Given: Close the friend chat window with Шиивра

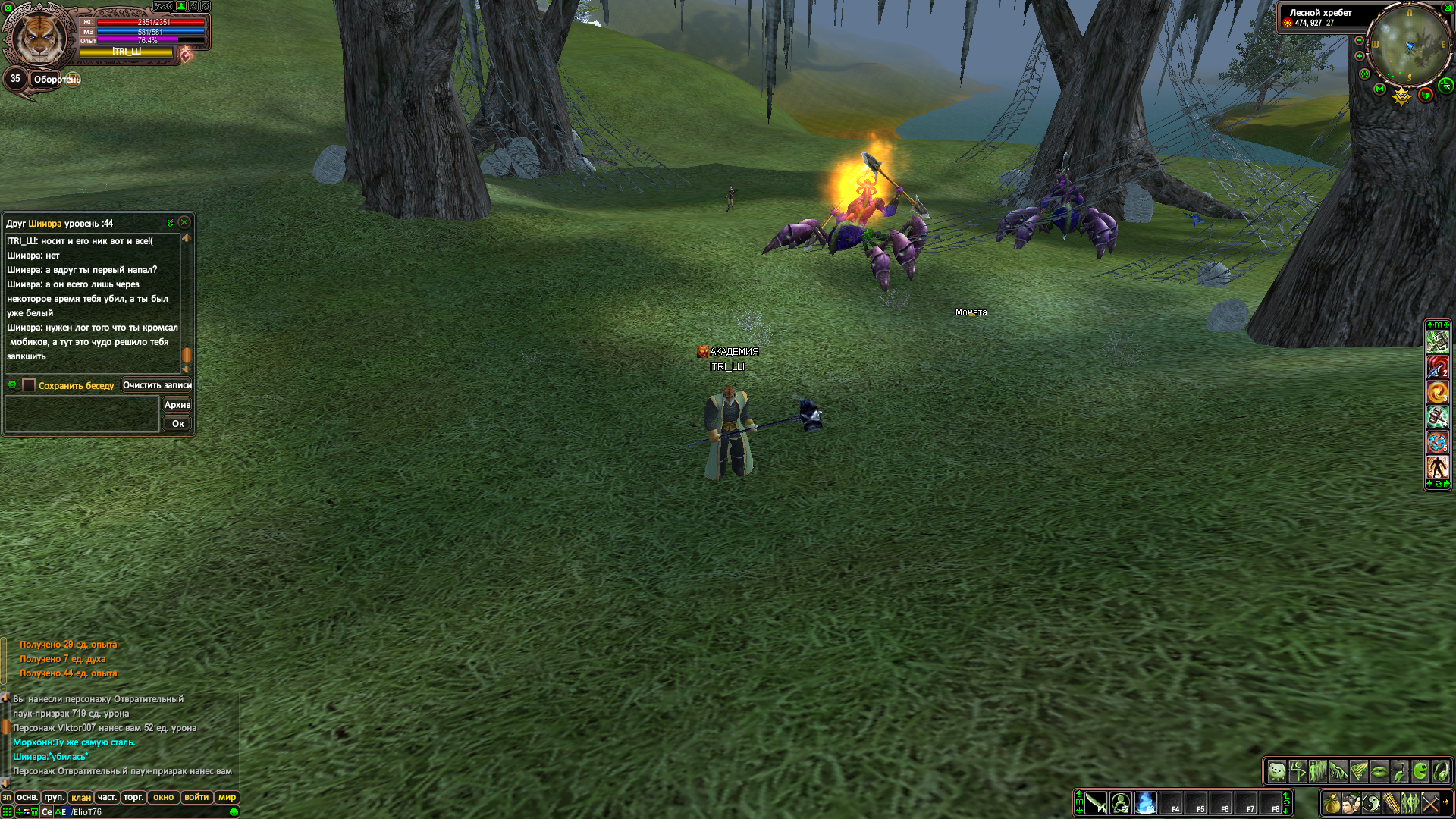Looking at the screenshot, I should click(x=184, y=223).
